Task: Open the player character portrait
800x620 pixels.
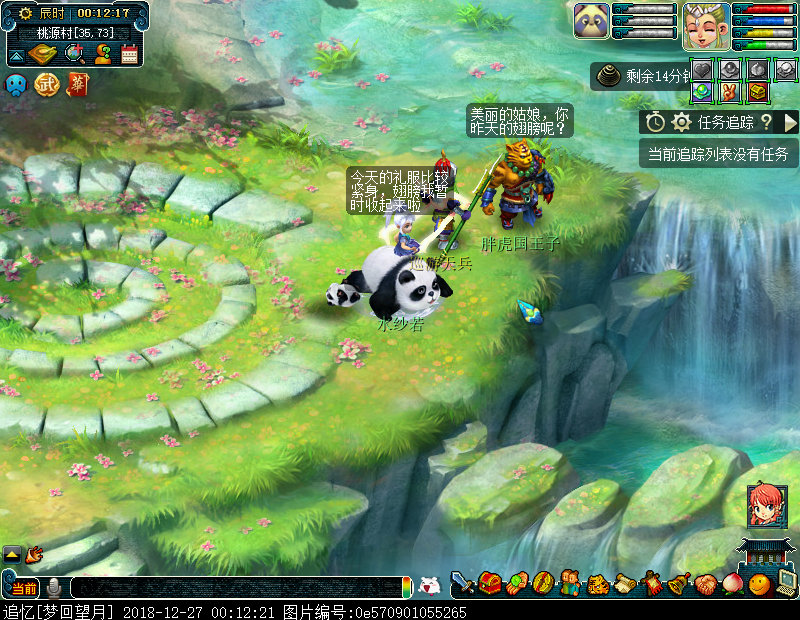Action: (705, 25)
